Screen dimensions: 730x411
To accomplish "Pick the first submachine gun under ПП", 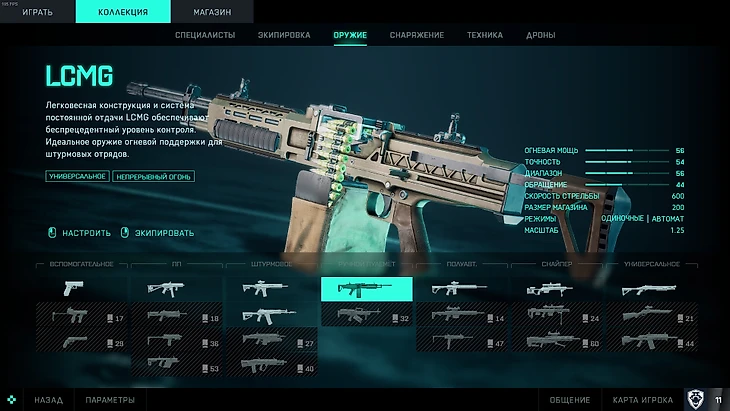I will (x=176, y=289).
